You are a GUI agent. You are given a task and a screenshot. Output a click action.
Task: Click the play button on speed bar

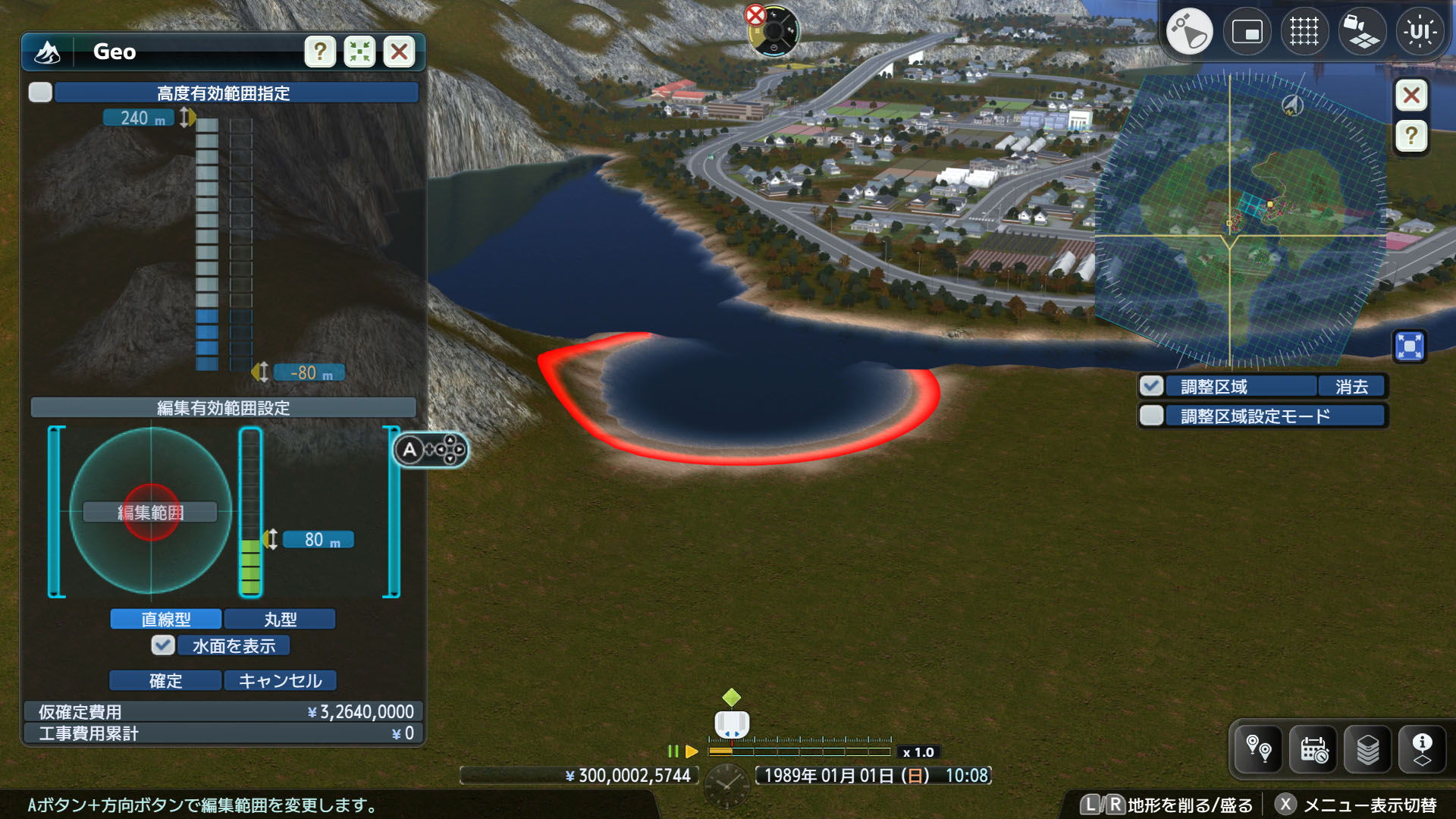(x=691, y=752)
